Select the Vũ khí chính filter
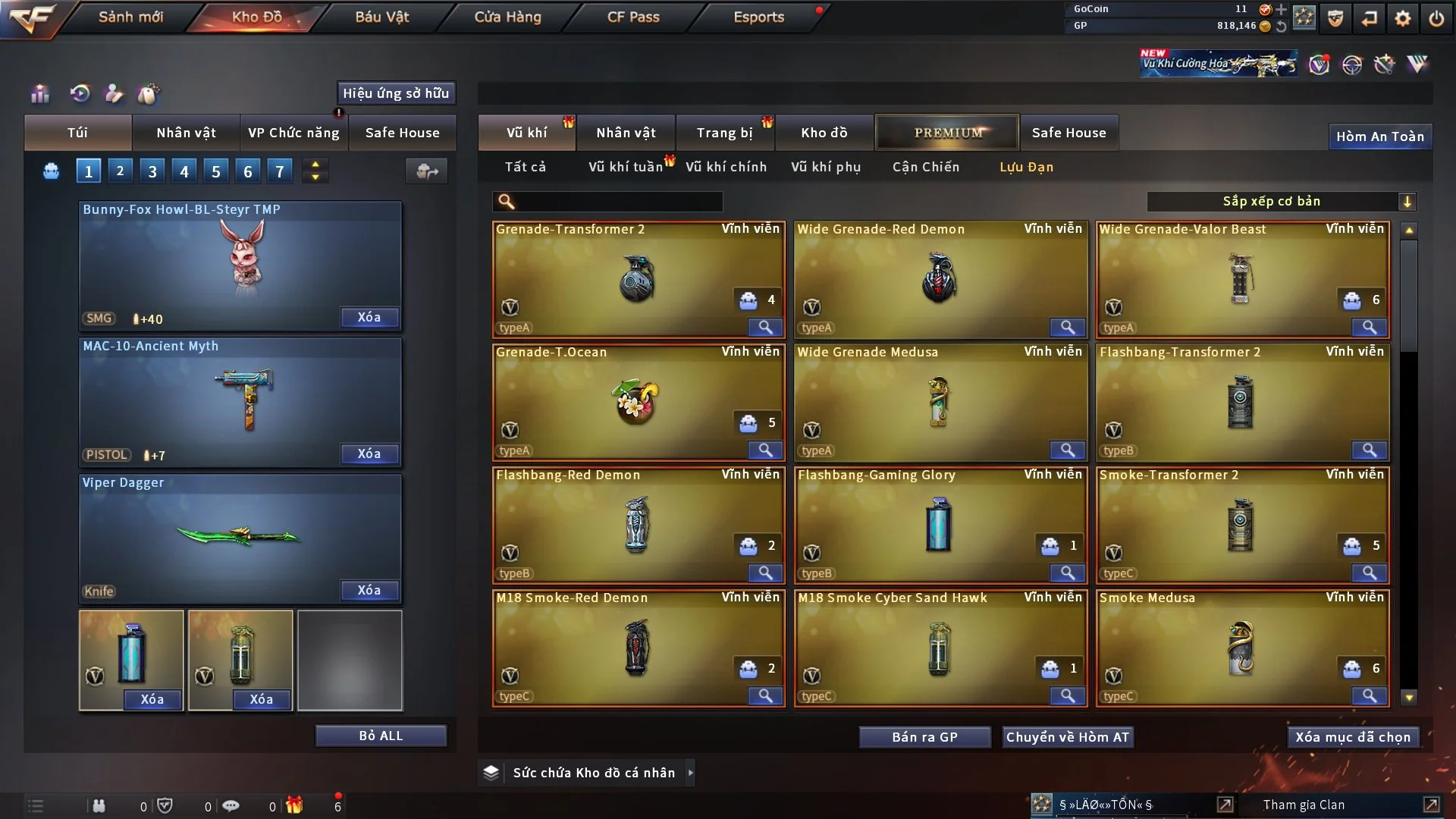Screen dimensions: 1456x819 point(726,167)
